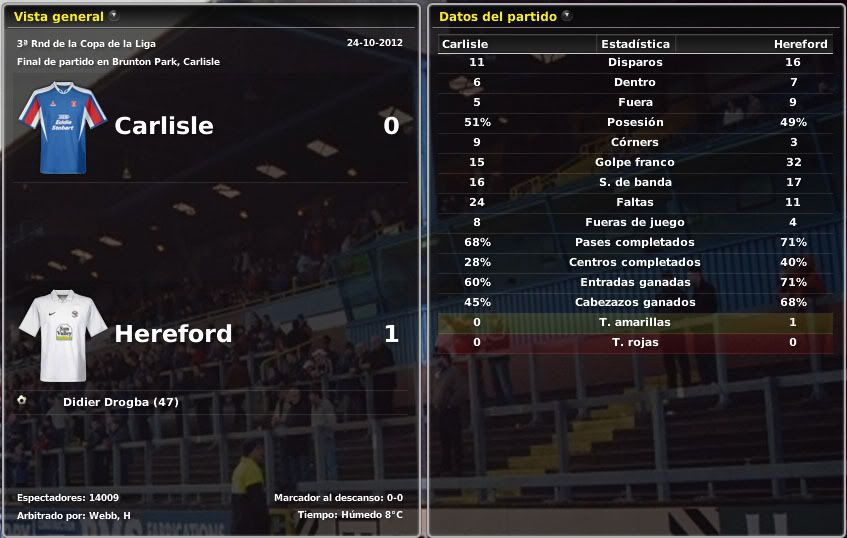Open the Vista general panel dropdown

(x=114, y=16)
